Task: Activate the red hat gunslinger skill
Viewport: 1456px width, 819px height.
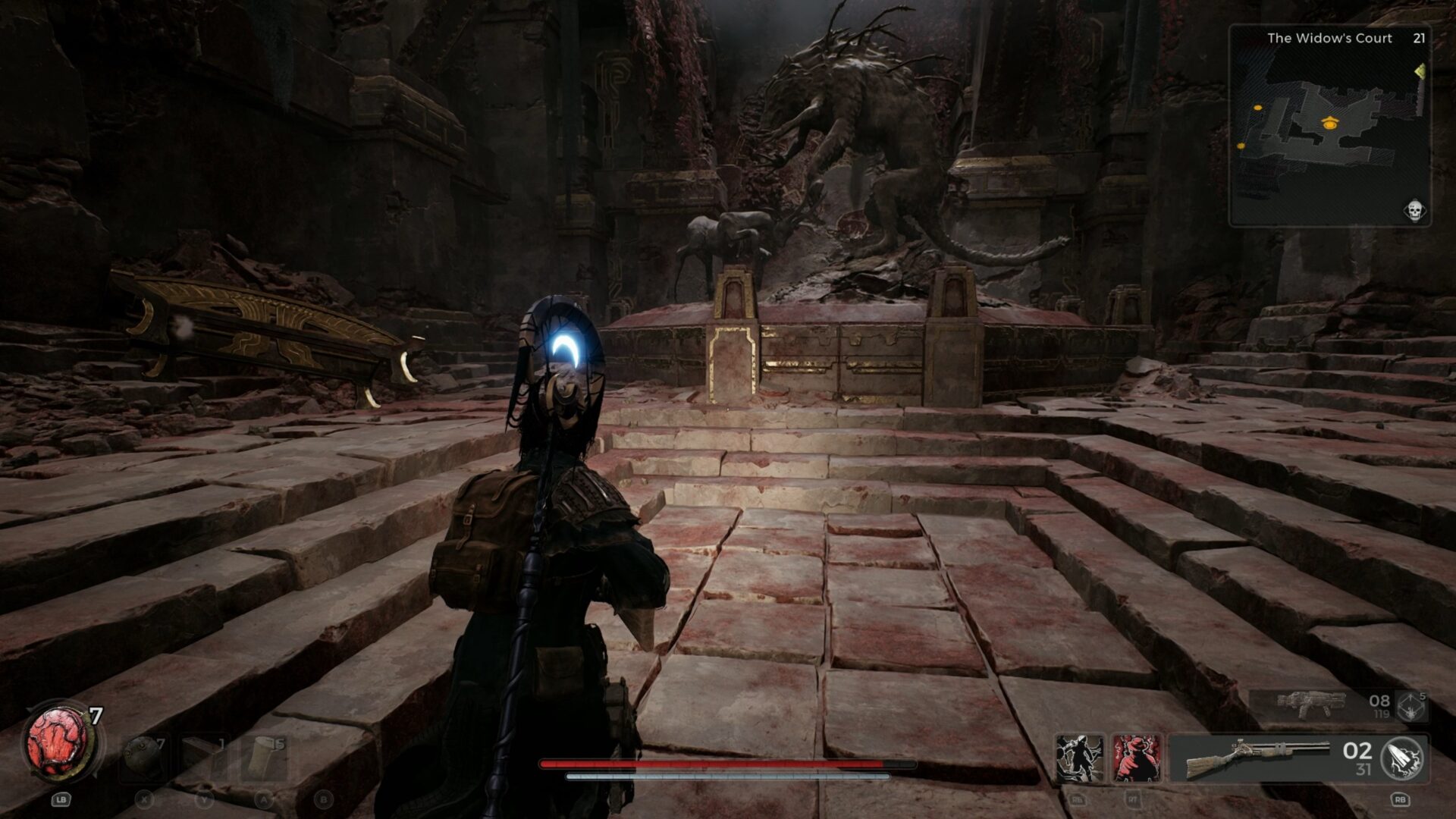Action: pos(1136,758)
